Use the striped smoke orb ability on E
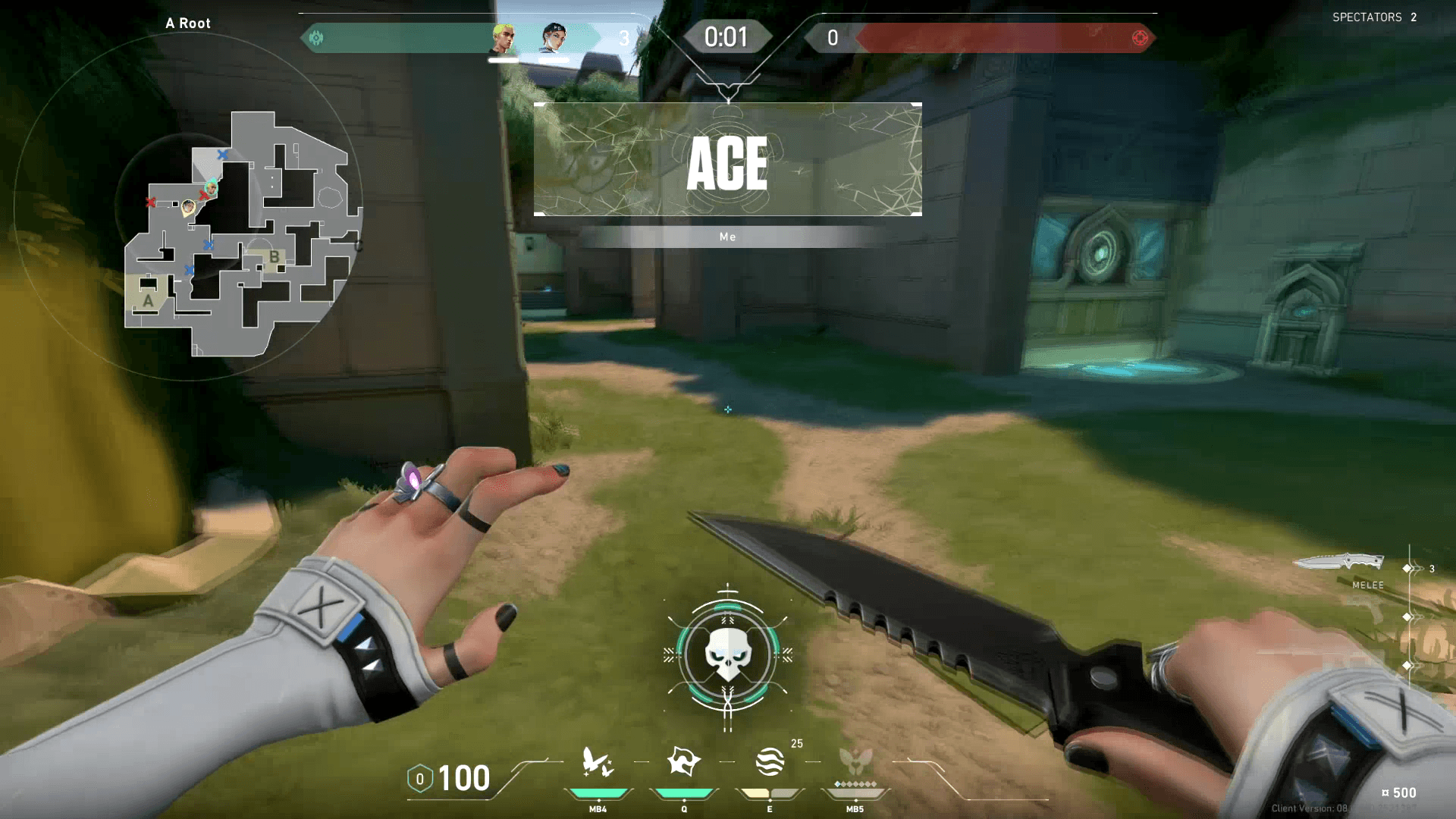 (769, 761)
